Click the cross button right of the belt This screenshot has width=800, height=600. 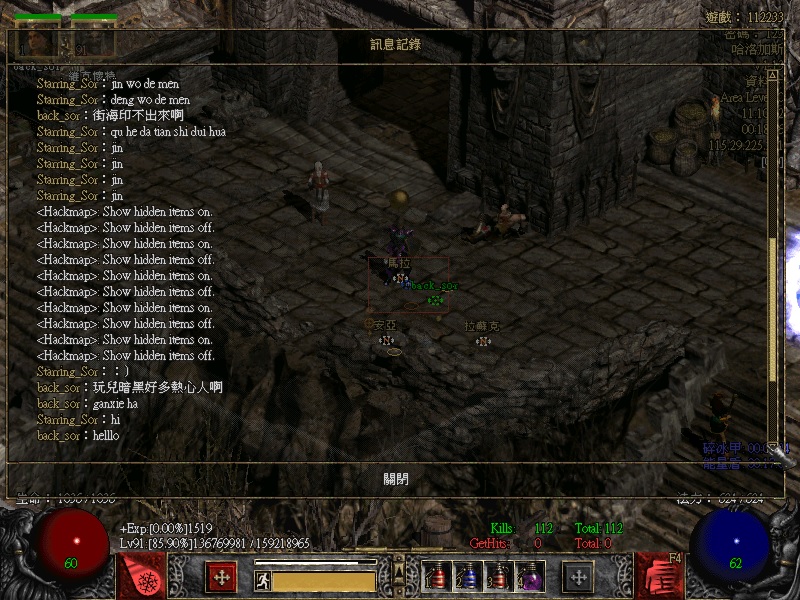coord(578,577)
